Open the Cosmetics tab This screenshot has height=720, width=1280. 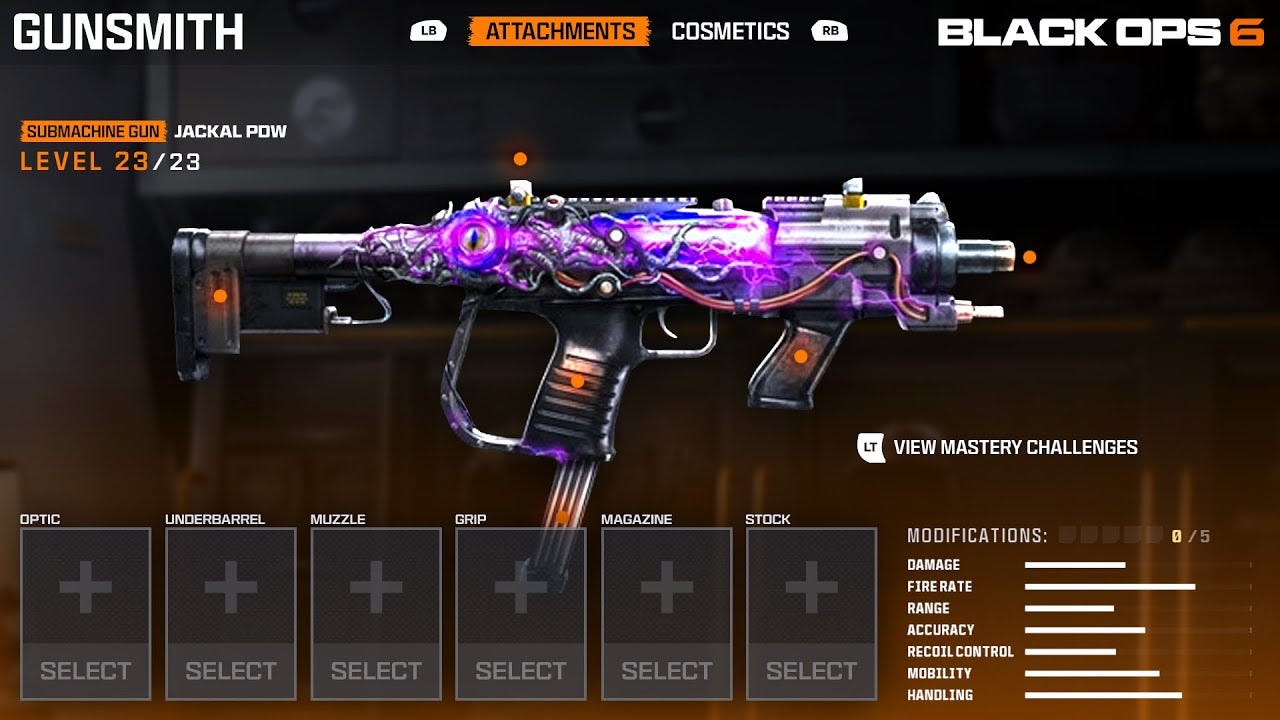coord(730,31)
